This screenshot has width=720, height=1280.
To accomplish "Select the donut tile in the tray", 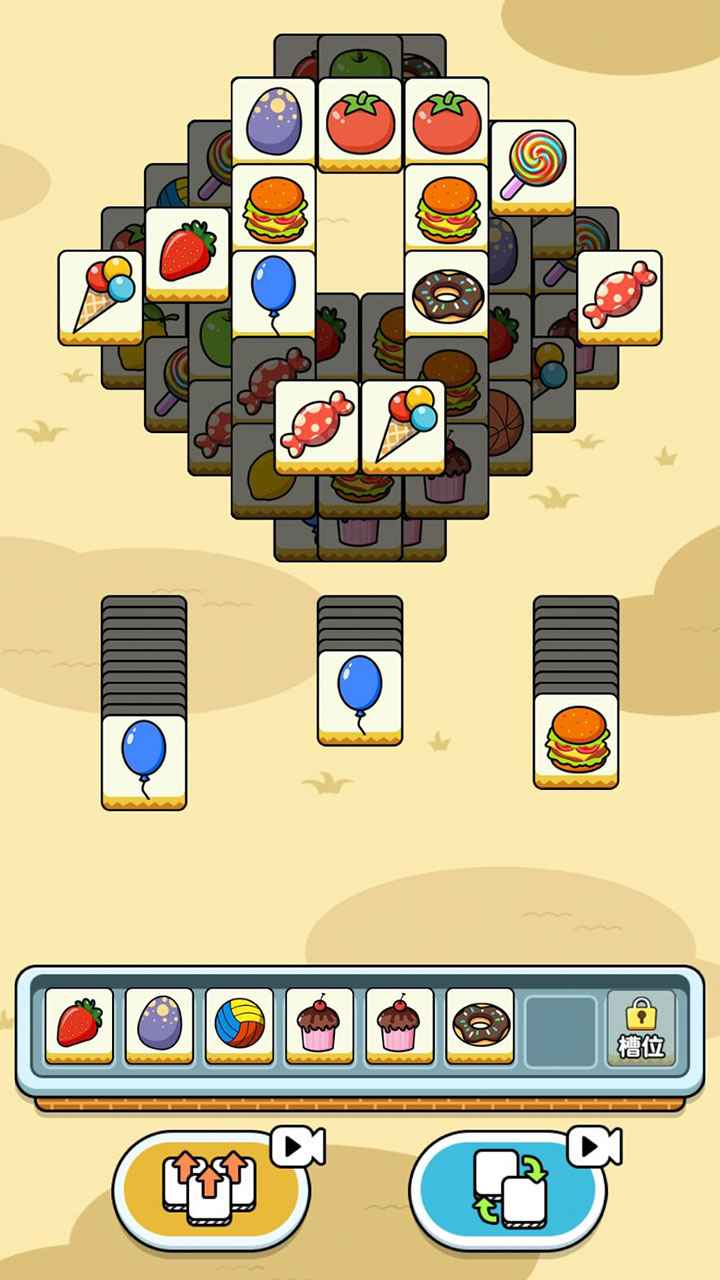I will click(x=480, y=1025).
